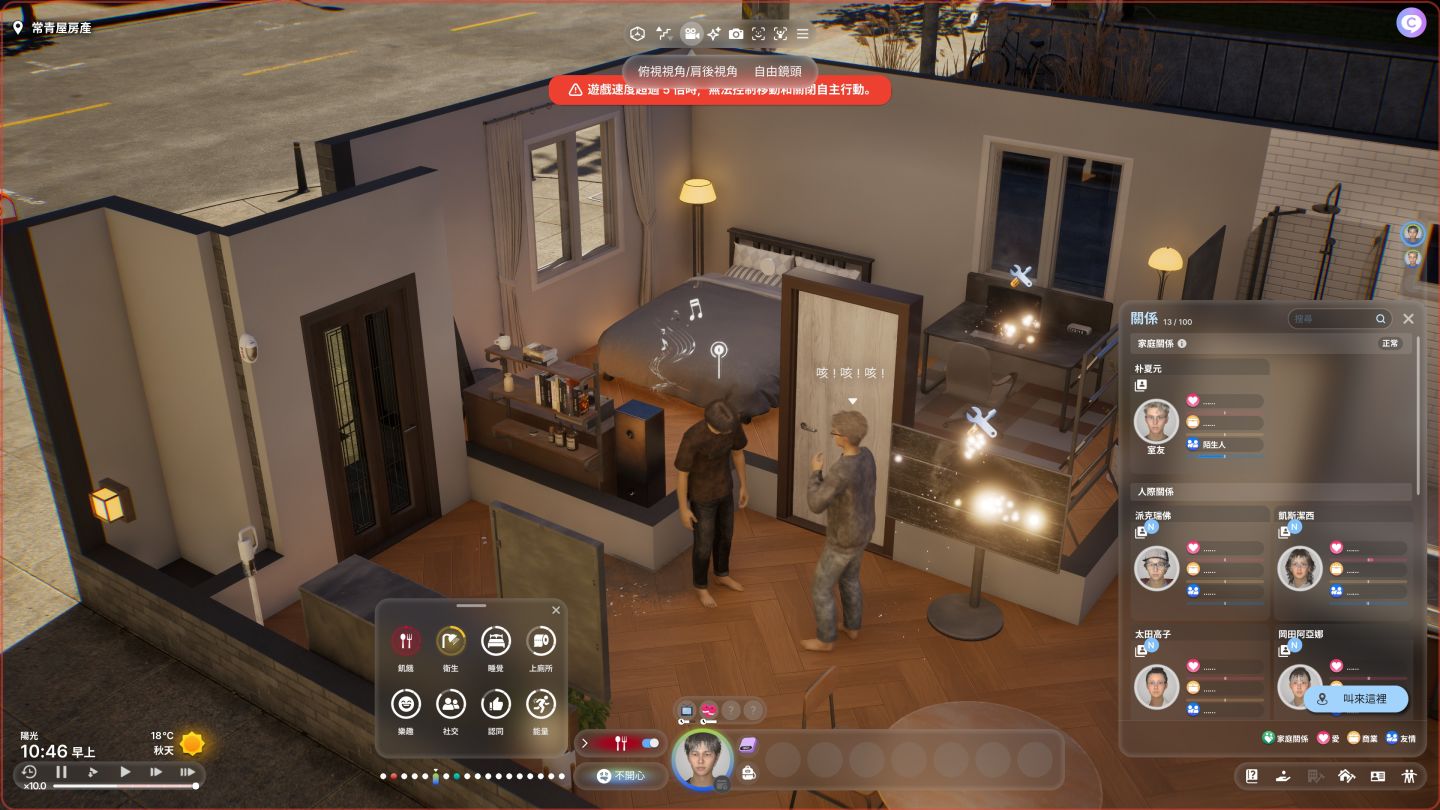Toggle the hunger autonomy switch
1440x810 pixels.
pos(650,743)
